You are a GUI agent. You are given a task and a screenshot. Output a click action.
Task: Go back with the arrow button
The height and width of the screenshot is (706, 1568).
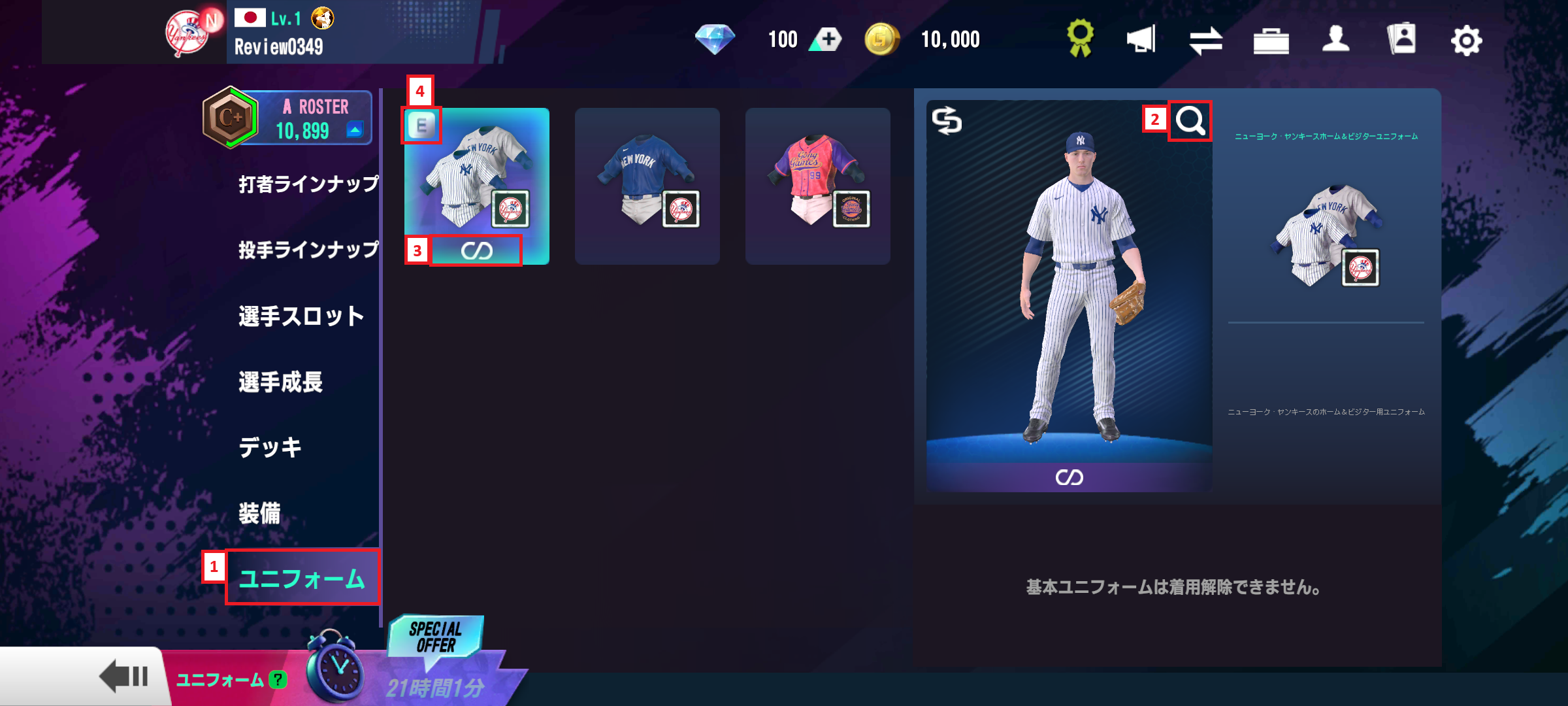123,676
